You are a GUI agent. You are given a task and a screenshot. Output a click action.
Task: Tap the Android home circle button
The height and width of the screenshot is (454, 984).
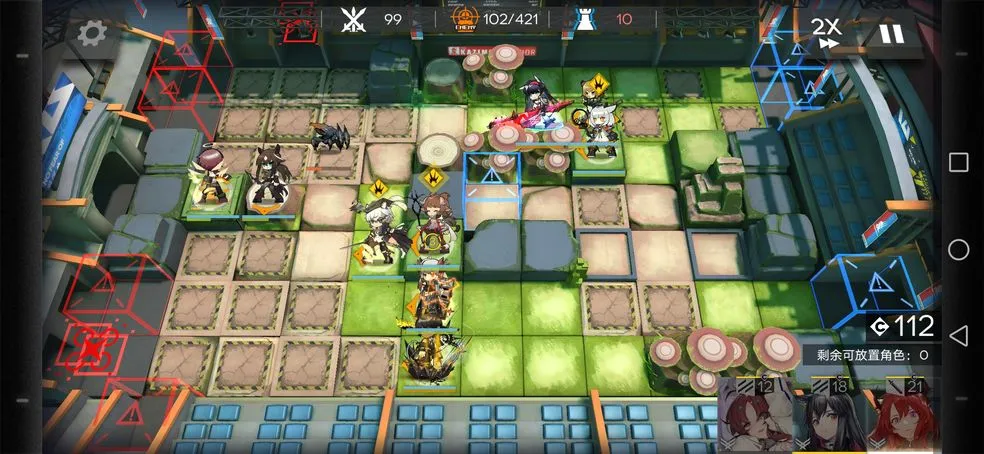958,249
